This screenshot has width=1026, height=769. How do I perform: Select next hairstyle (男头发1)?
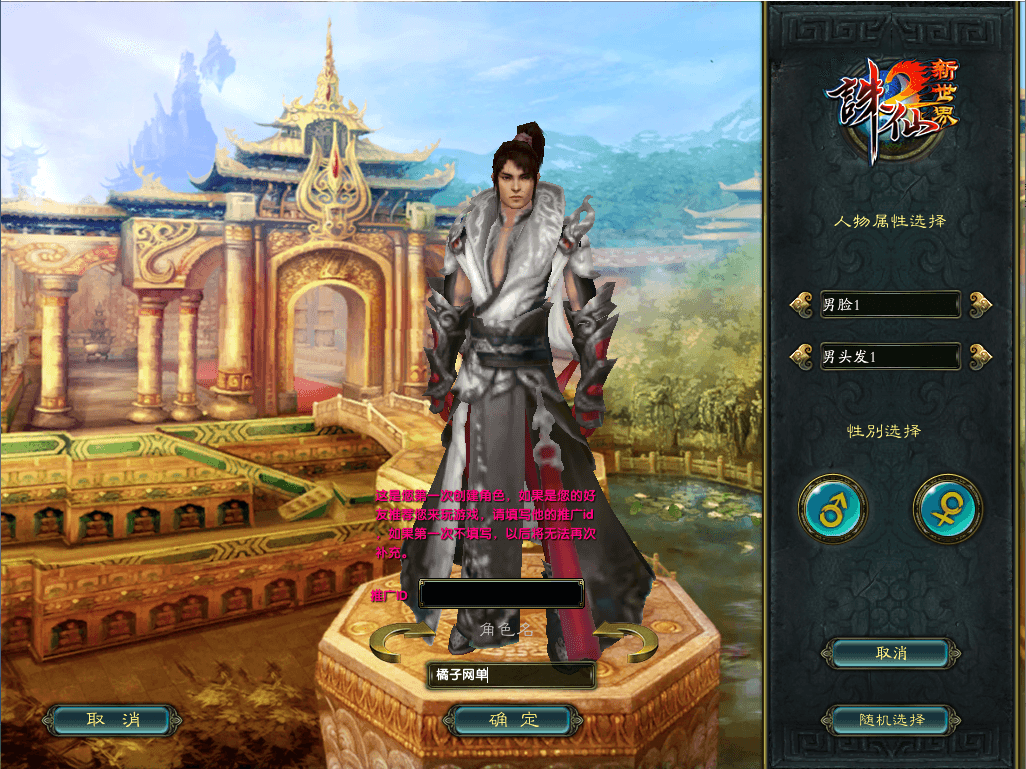click(x=980, y=355)
